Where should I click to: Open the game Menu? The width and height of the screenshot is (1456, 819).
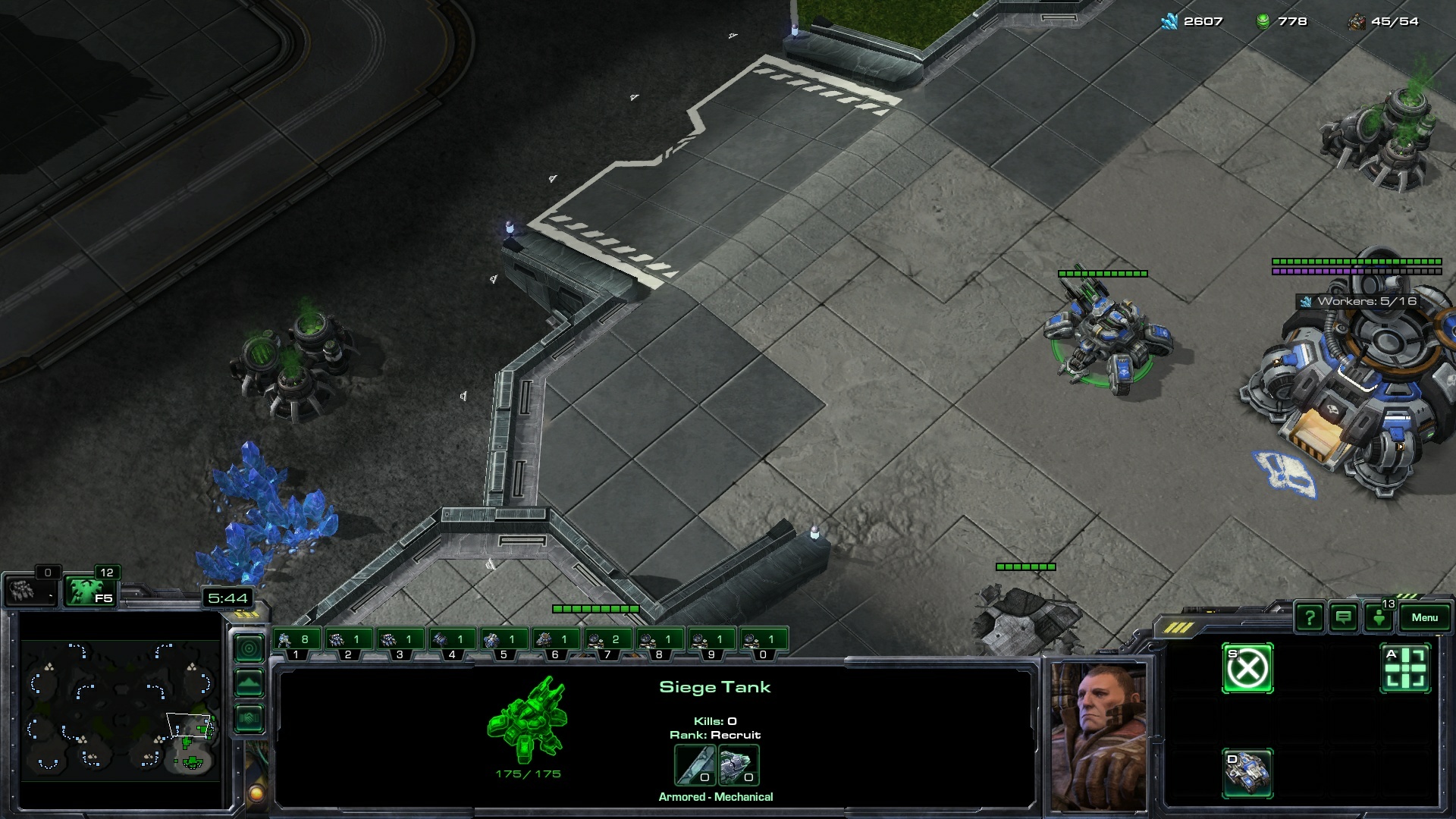(x=1424, y=617)
